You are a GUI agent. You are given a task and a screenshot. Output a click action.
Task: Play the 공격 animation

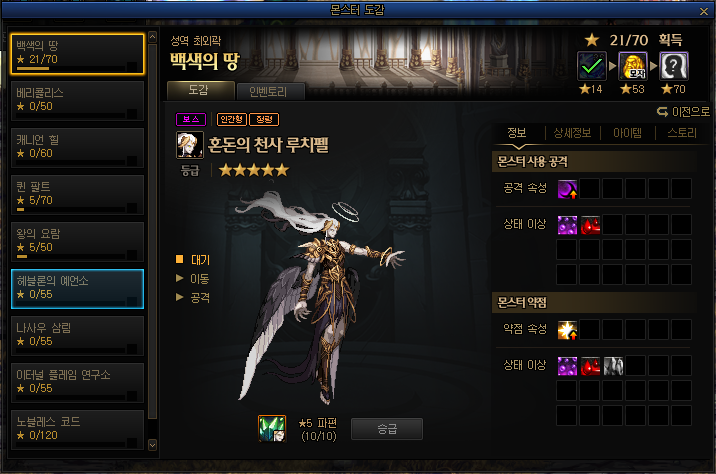[200, 296]
